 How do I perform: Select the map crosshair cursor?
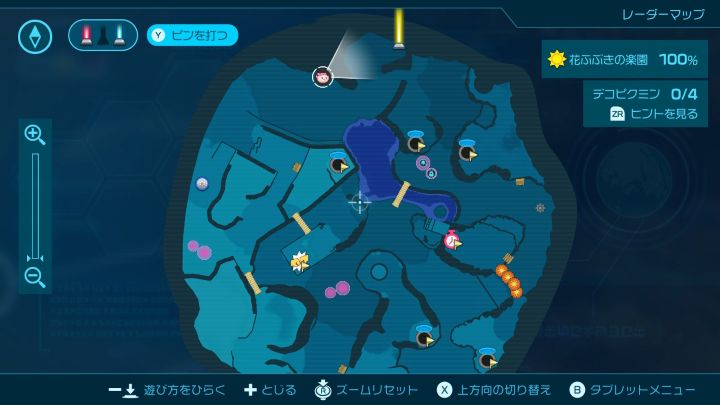pyautogui.click(x=359, y=203)
